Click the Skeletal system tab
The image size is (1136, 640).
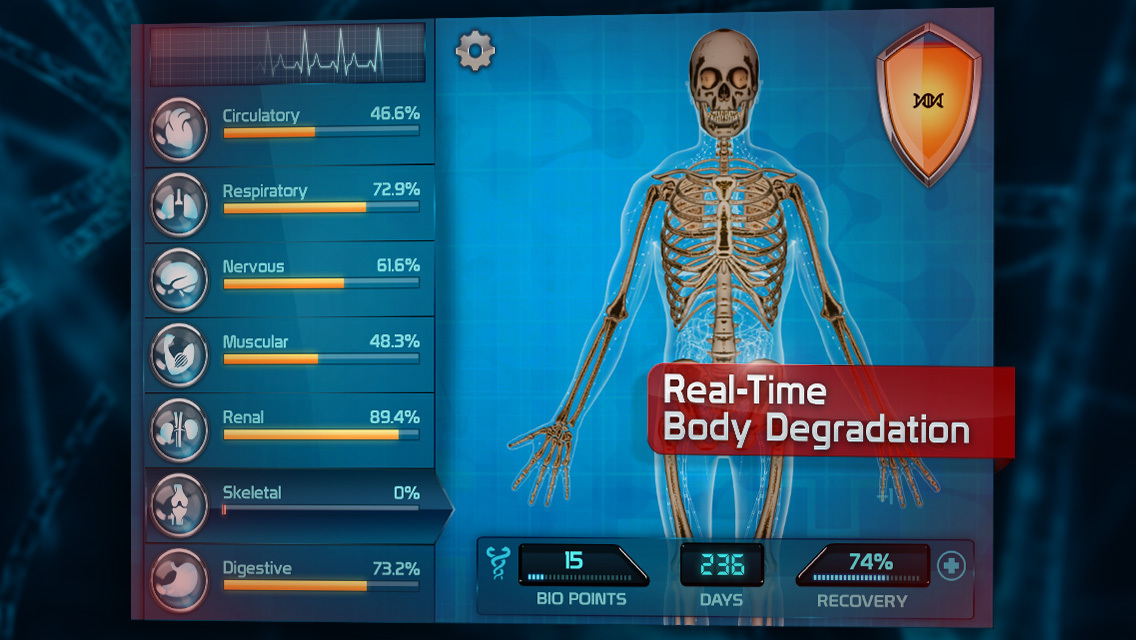coord(290,503)
